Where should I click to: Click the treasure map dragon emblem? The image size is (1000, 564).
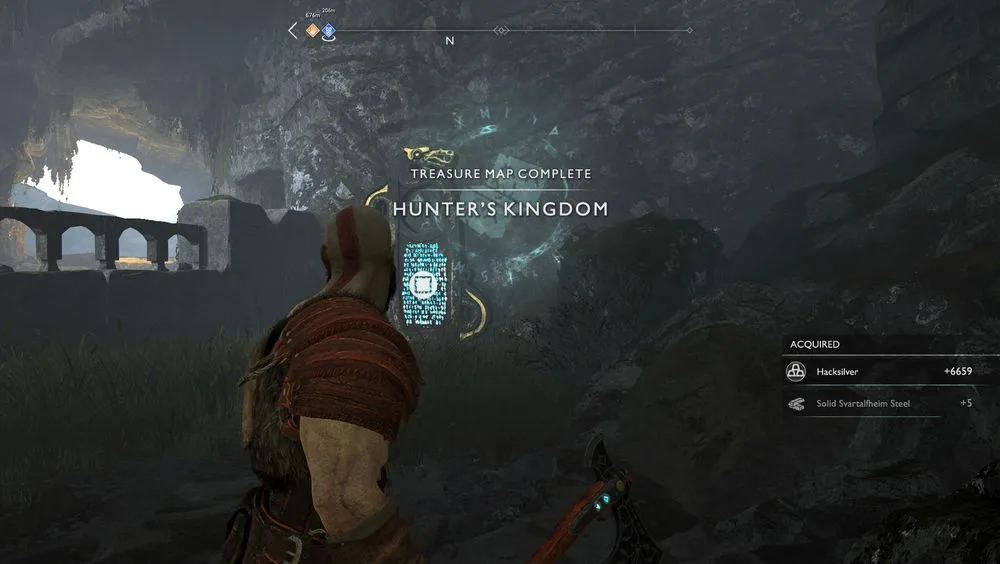(429, 155)
